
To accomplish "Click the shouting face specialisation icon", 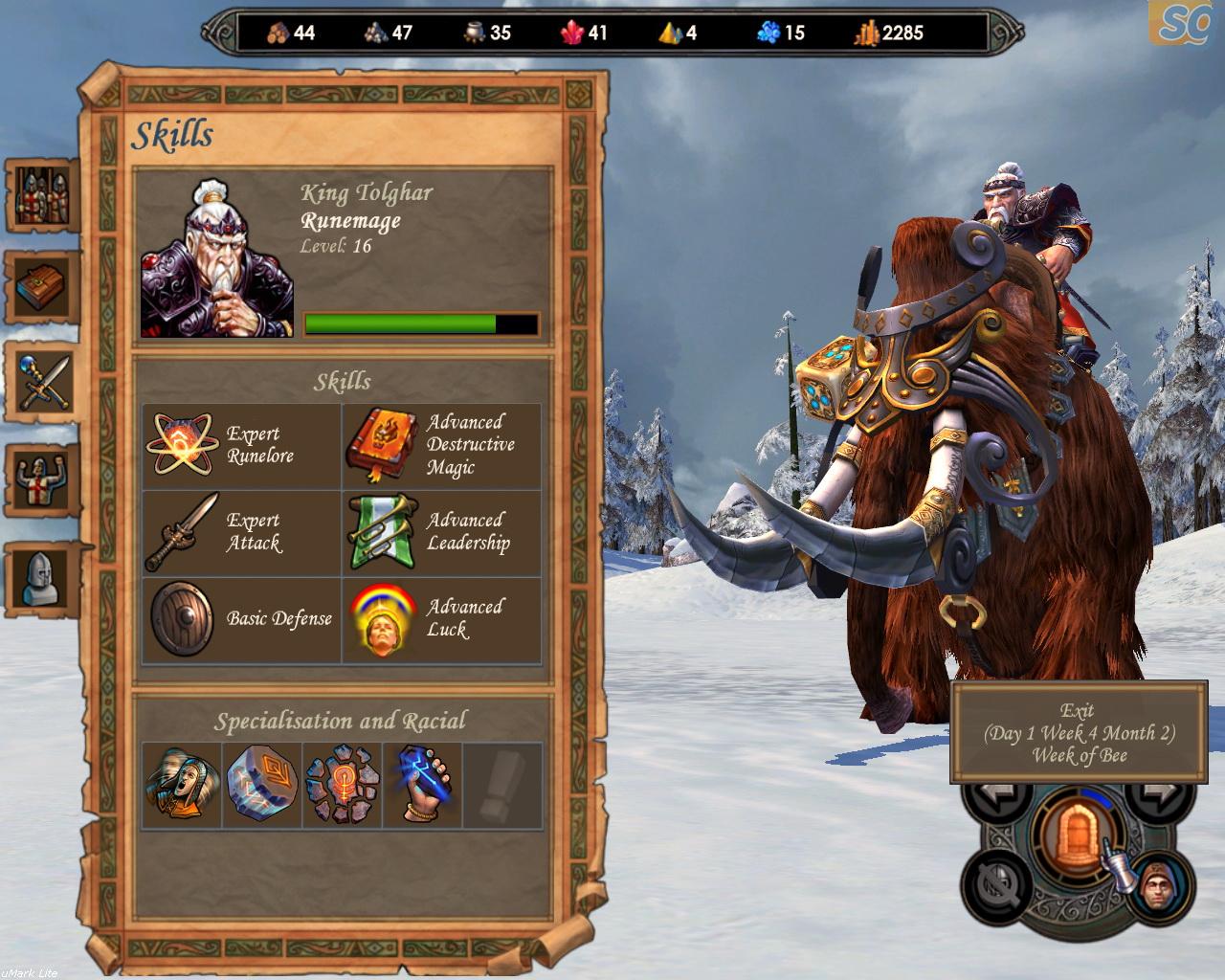I will 182,786.
